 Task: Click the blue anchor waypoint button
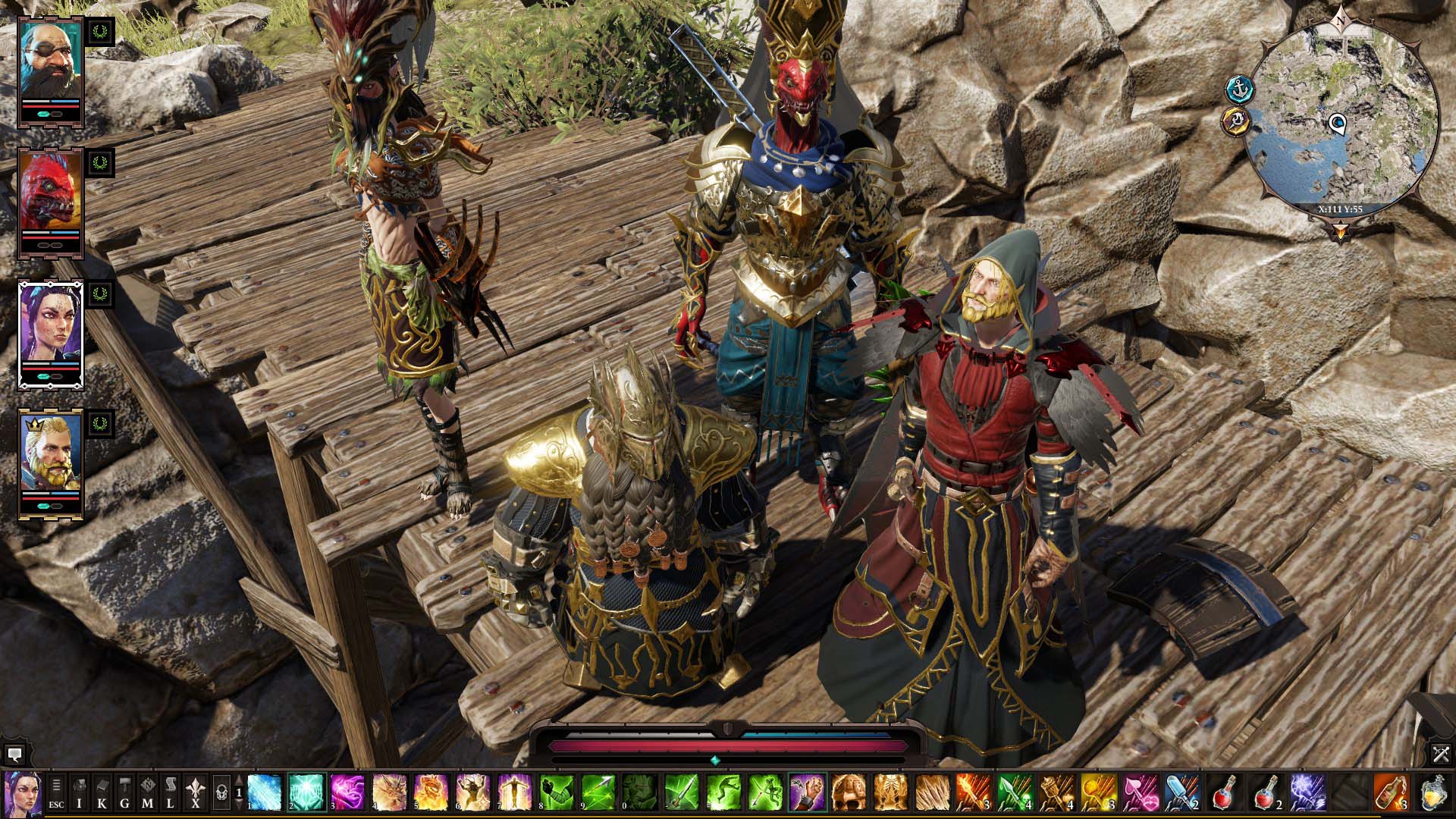coord(1240,89)
